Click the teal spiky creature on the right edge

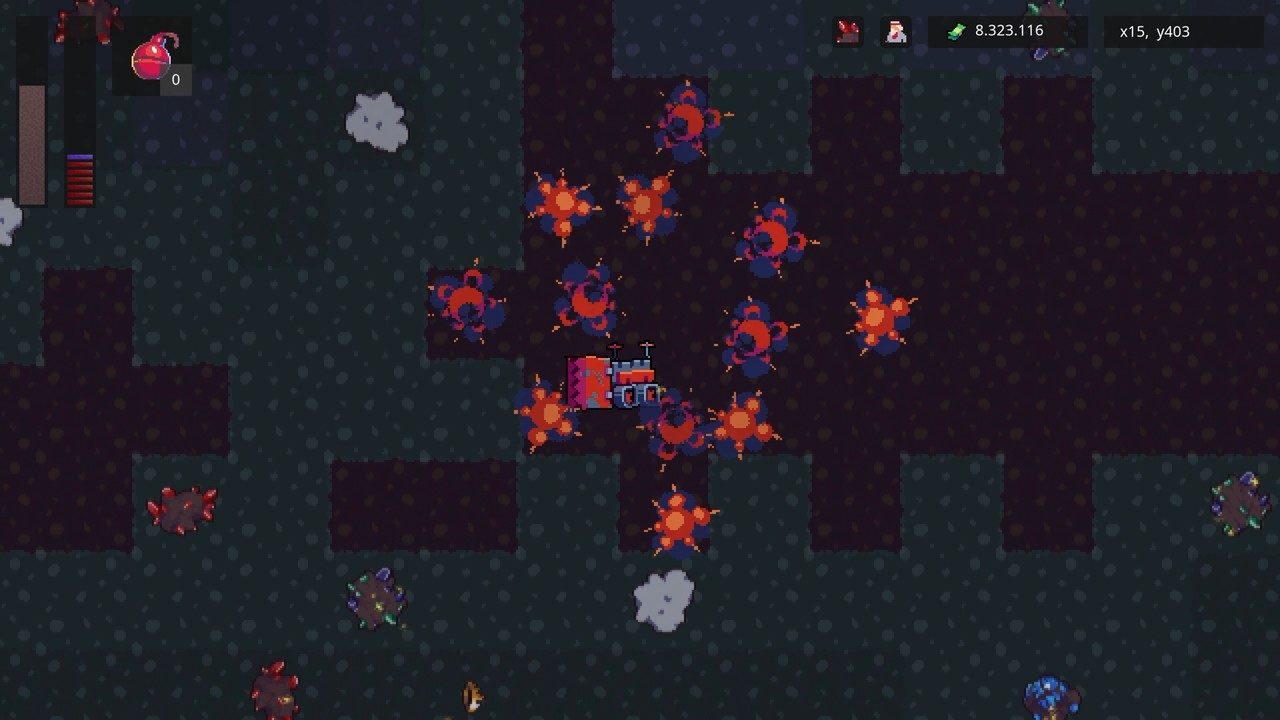(x=1237, y=505)
